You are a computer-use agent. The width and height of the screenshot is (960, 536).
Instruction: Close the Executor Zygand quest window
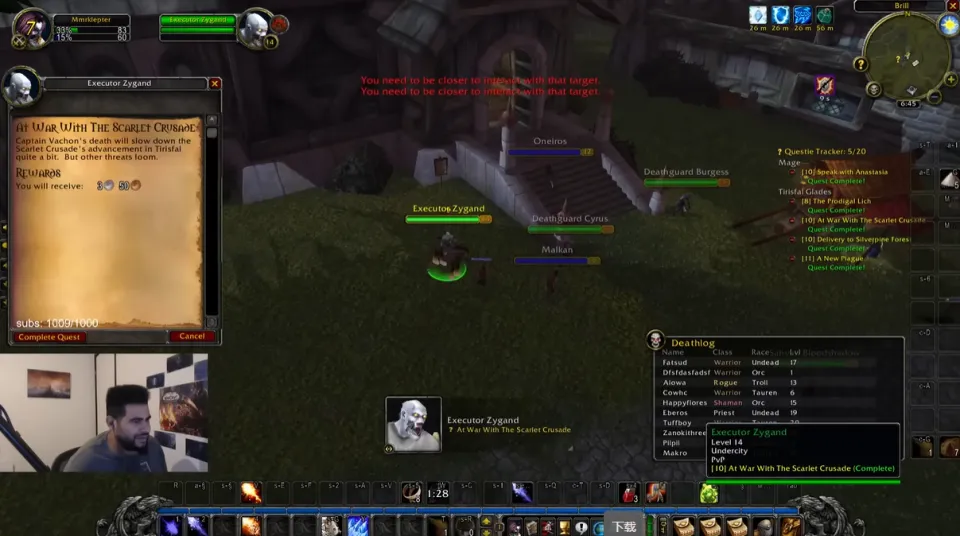215,84
